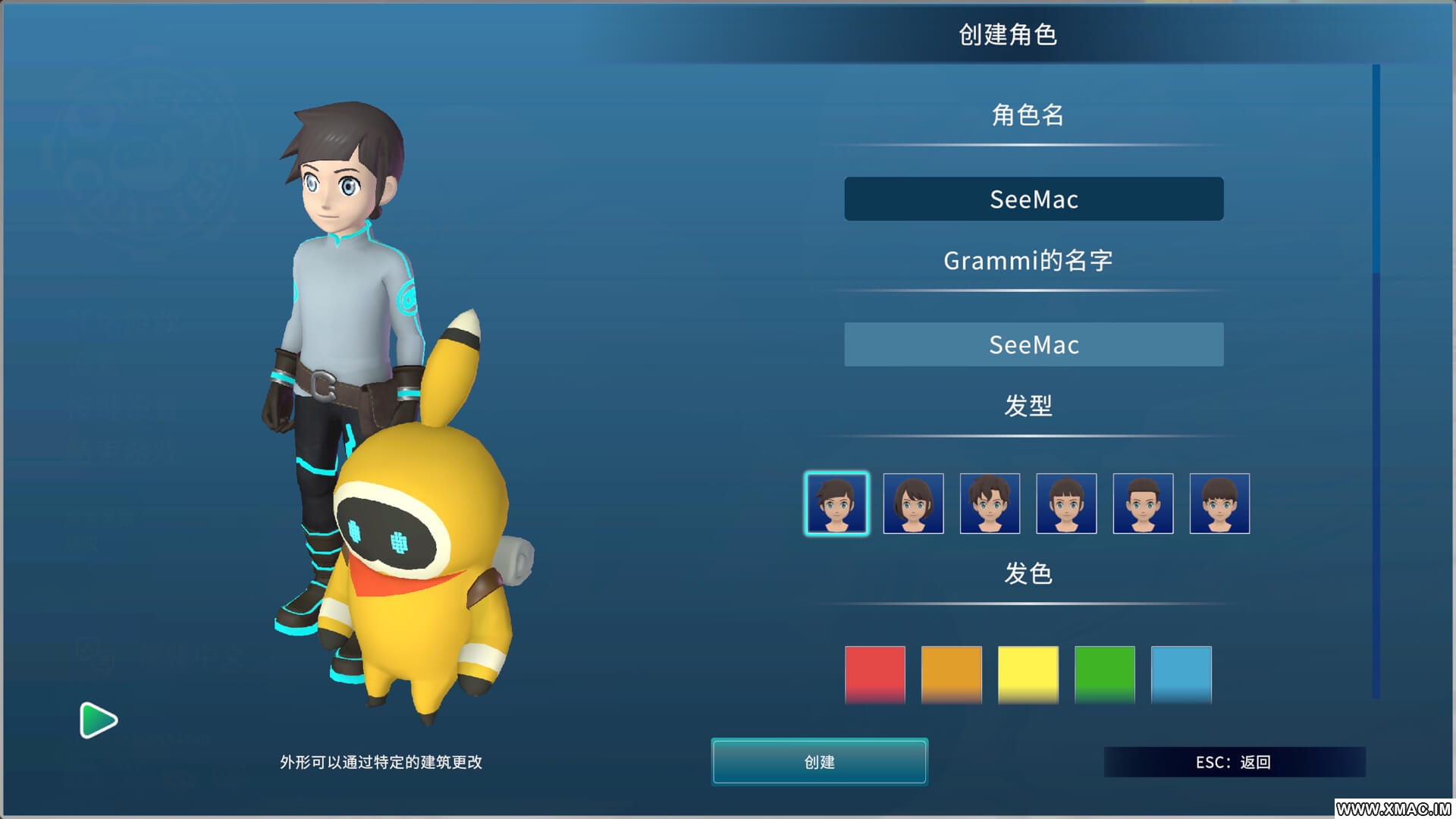The height and width of the screenshot is (819, 1456).
Task: Go back using the 返回 button
Action: coord(1234,762)
